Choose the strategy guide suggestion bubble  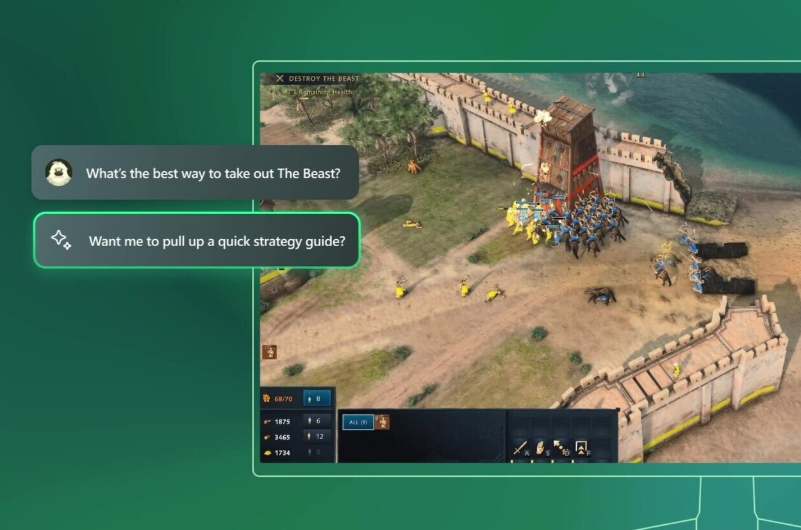(x=196, y=240)
